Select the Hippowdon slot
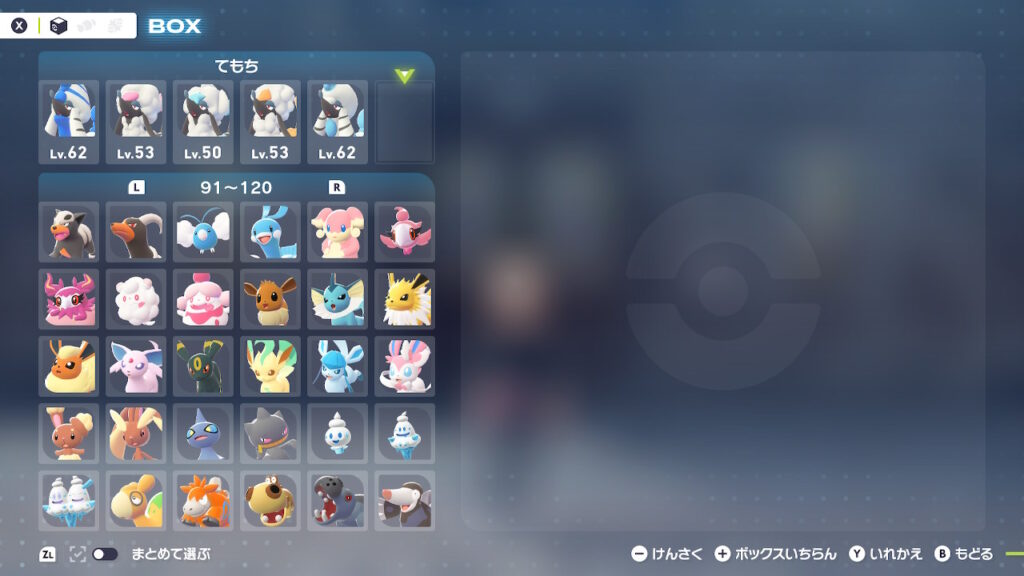 pos(337,500)
